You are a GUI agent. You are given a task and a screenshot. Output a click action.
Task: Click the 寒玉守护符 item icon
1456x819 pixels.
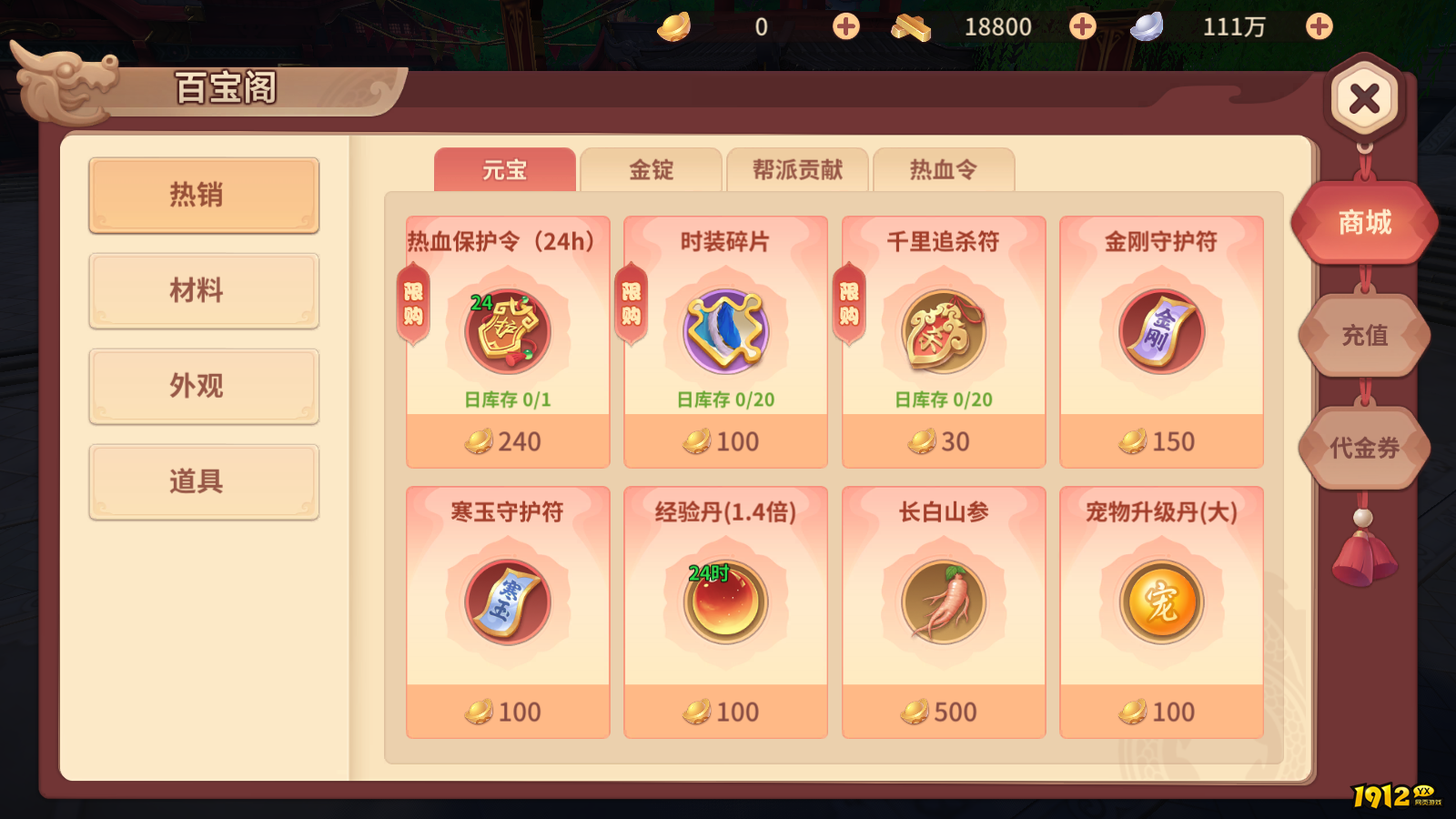point(507,601)
